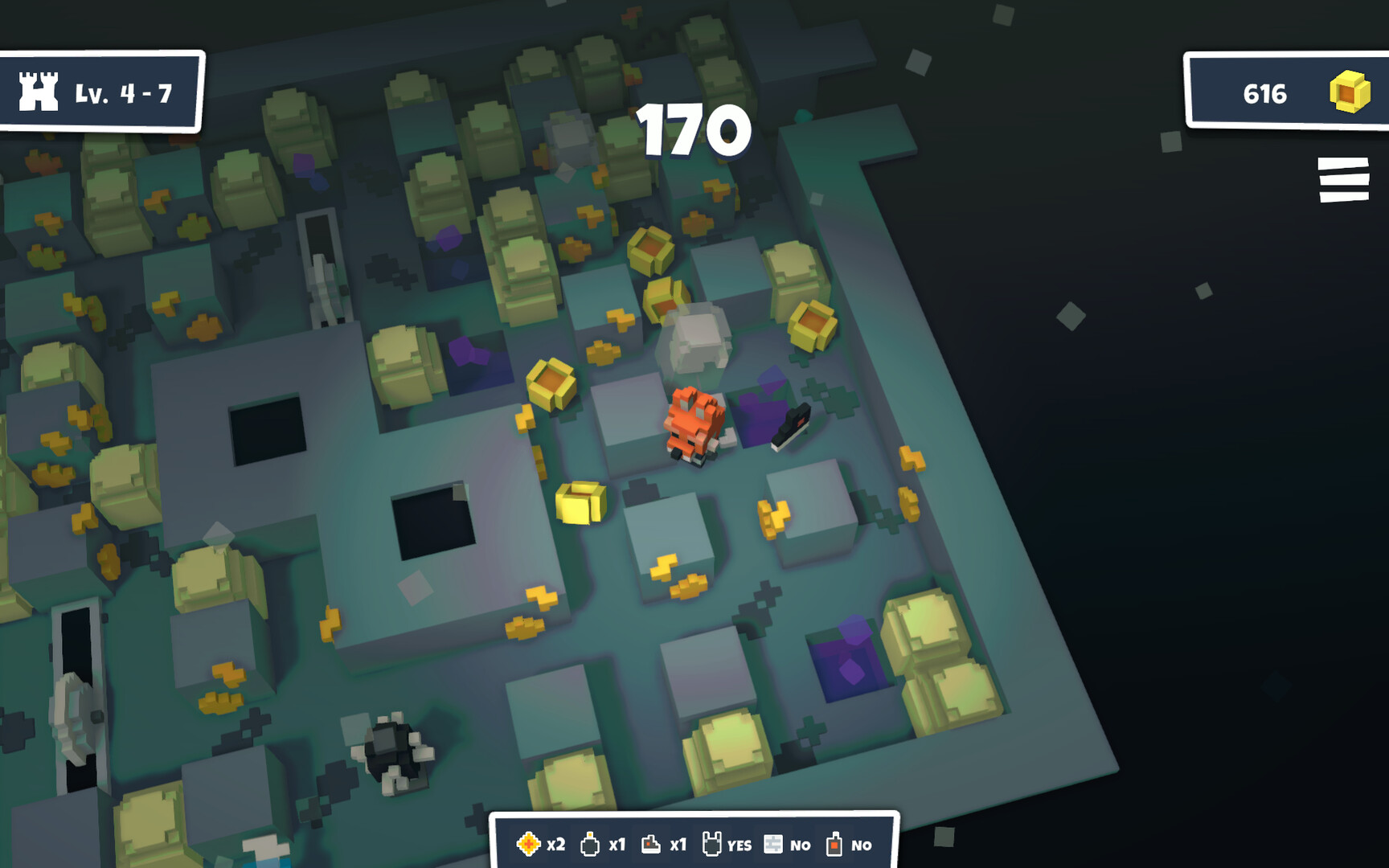Click the wall tile icon marked NO
This screenshot has height=868, width=1389.
[773, 845]
